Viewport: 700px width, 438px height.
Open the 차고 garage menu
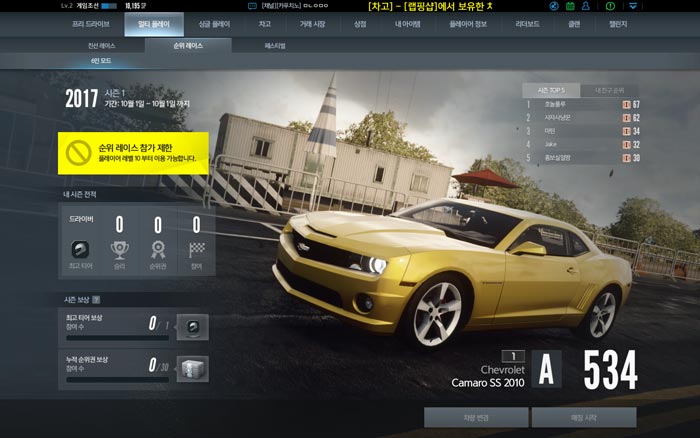[x=264, y=23]
